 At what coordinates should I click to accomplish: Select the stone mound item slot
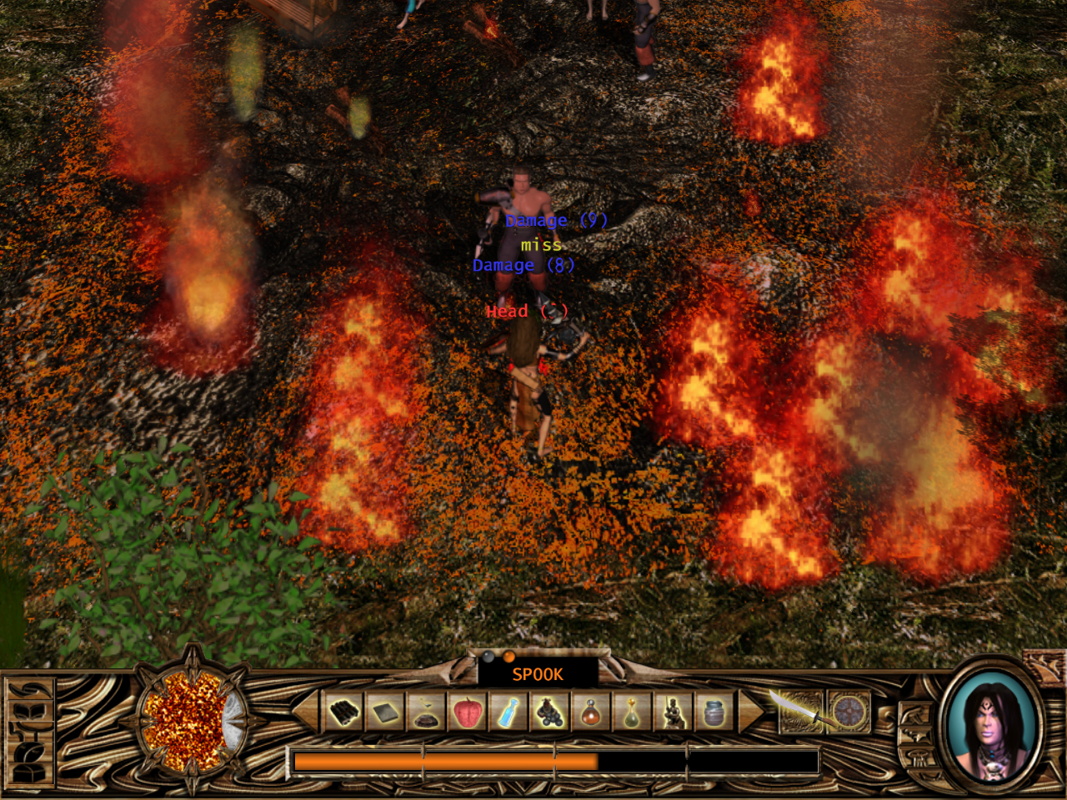tap(427, 712)
